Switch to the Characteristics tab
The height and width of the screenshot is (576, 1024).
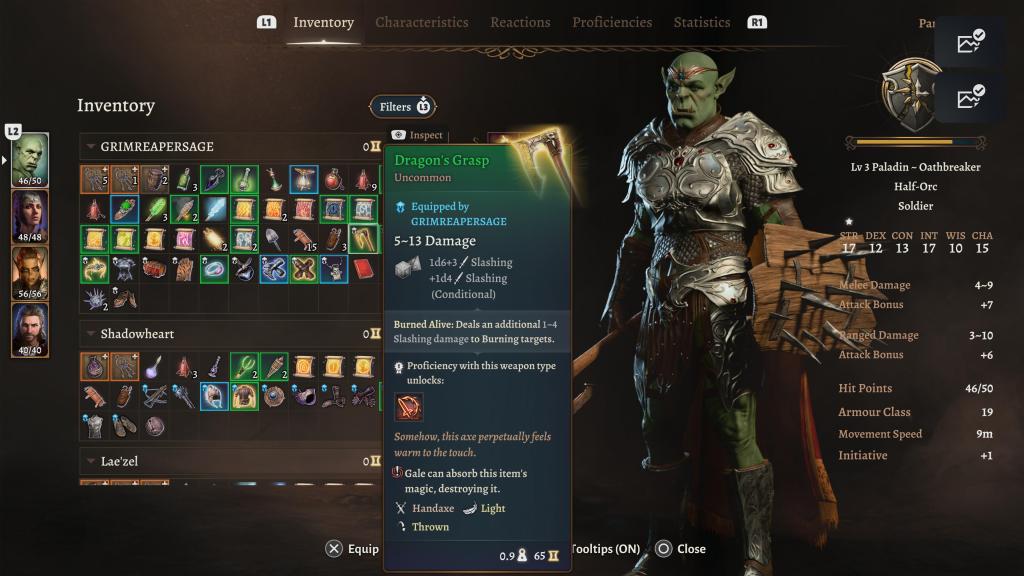[x=421, y=22]
